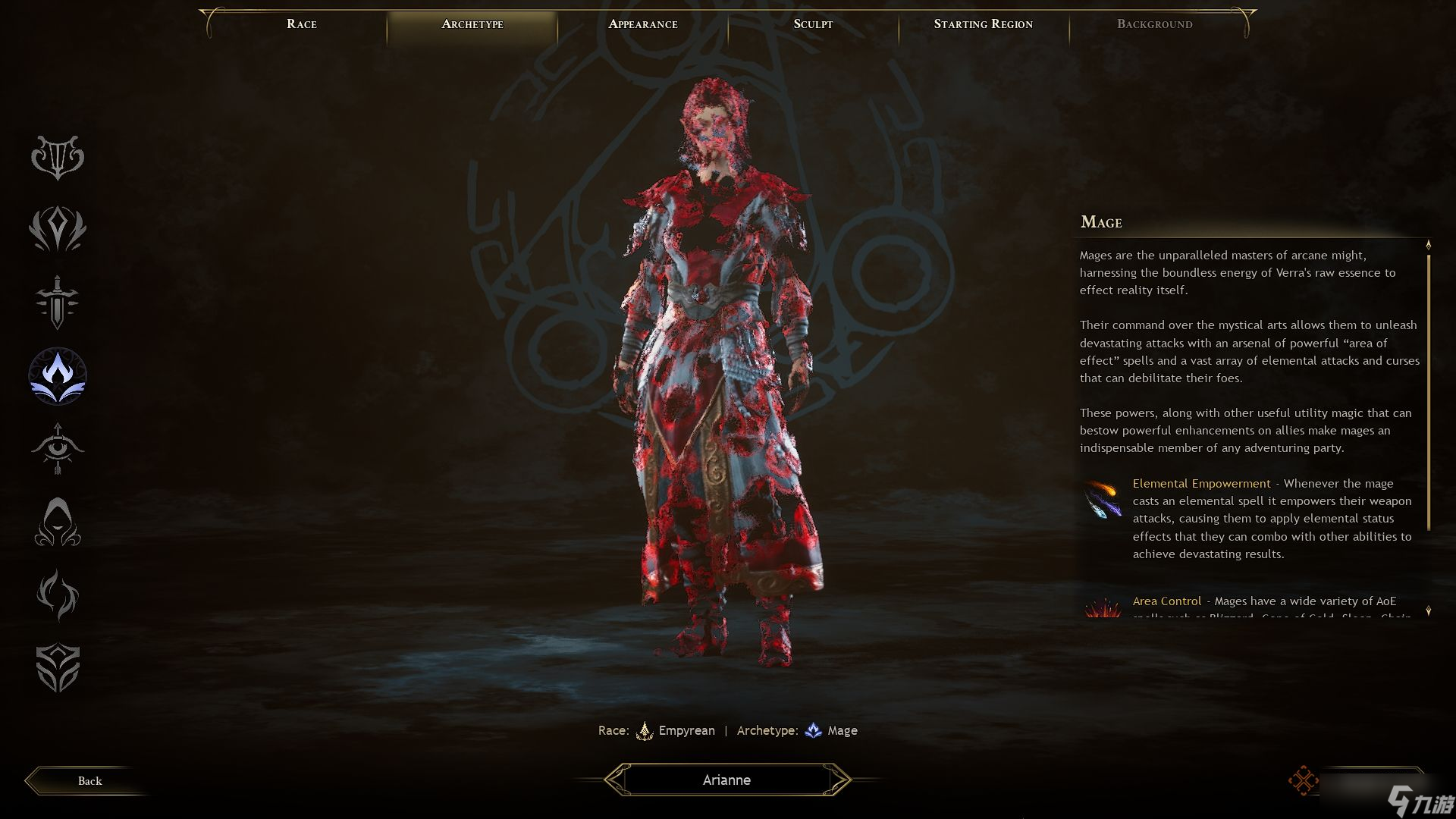The image size is (1456, 819).
Task: Select the highlighted flame Mage archetype icon
Action: 58,376
